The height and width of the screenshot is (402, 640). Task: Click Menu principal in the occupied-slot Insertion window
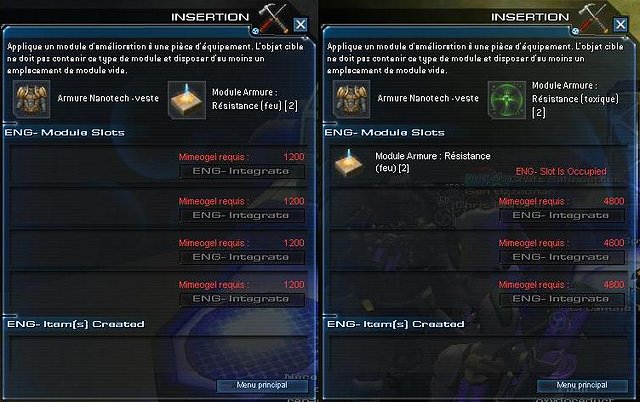(x=581, y=385)
